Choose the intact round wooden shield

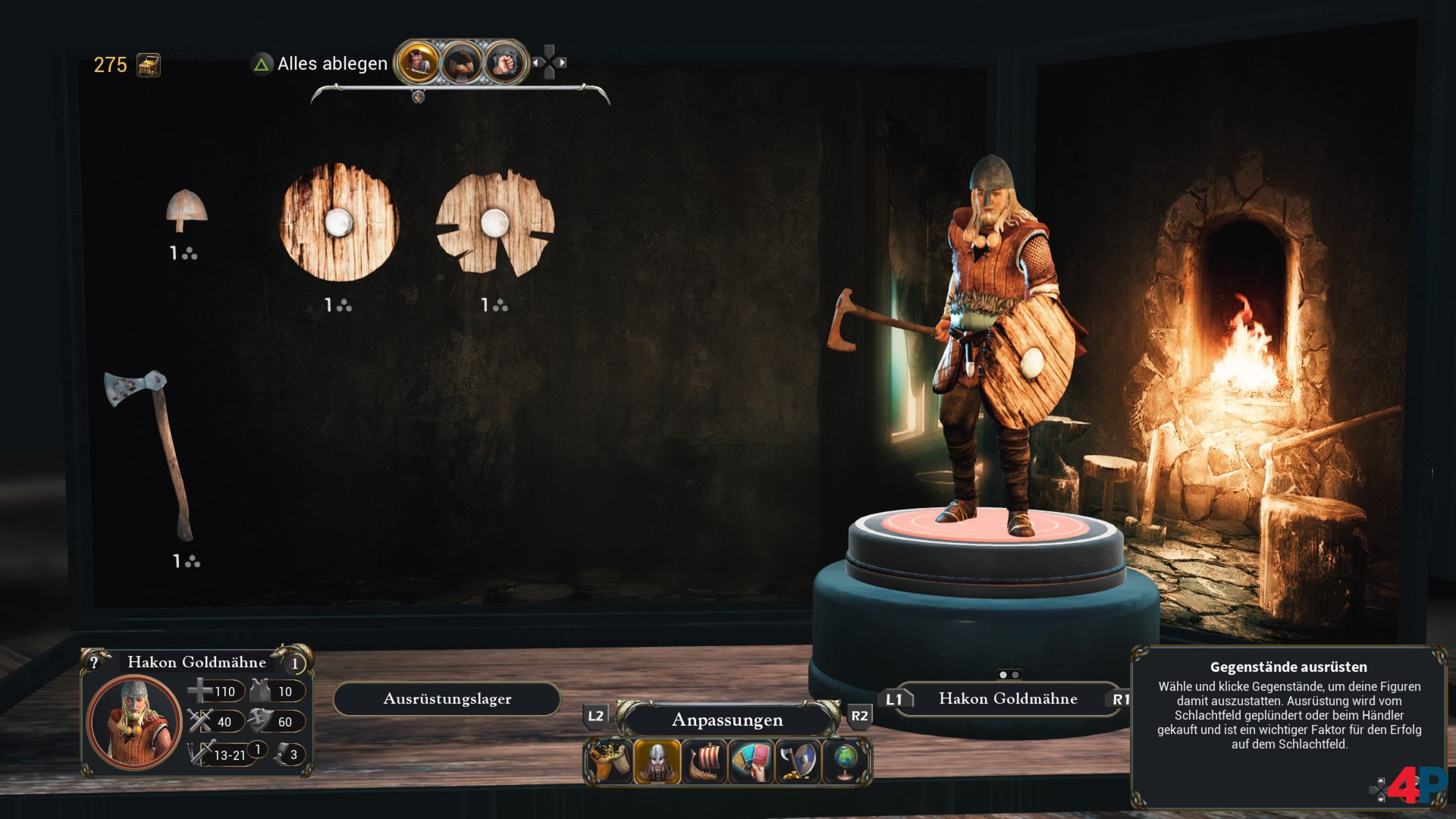(339, 222)
